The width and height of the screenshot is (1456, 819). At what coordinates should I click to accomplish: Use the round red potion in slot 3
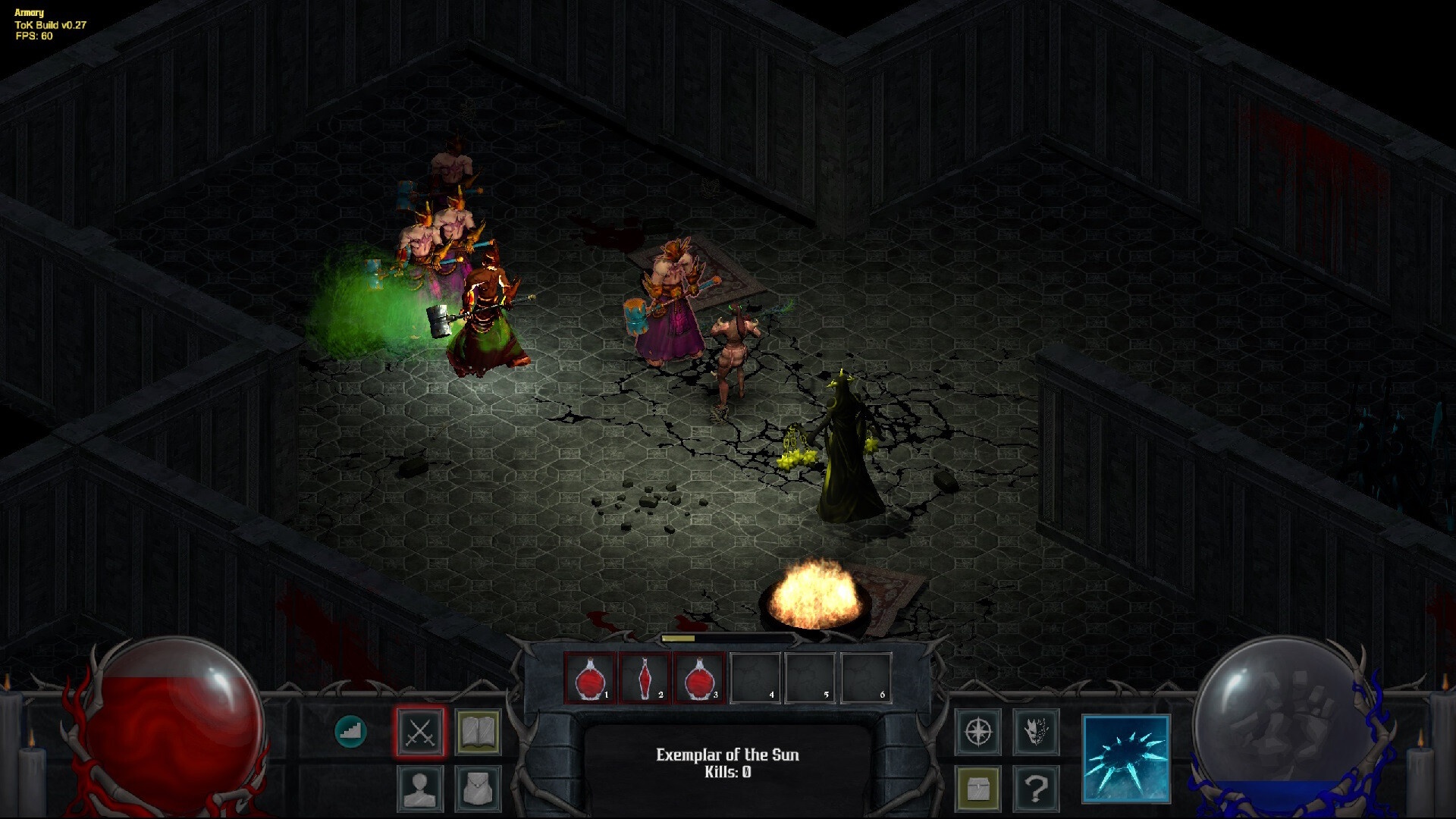(700, 679)
